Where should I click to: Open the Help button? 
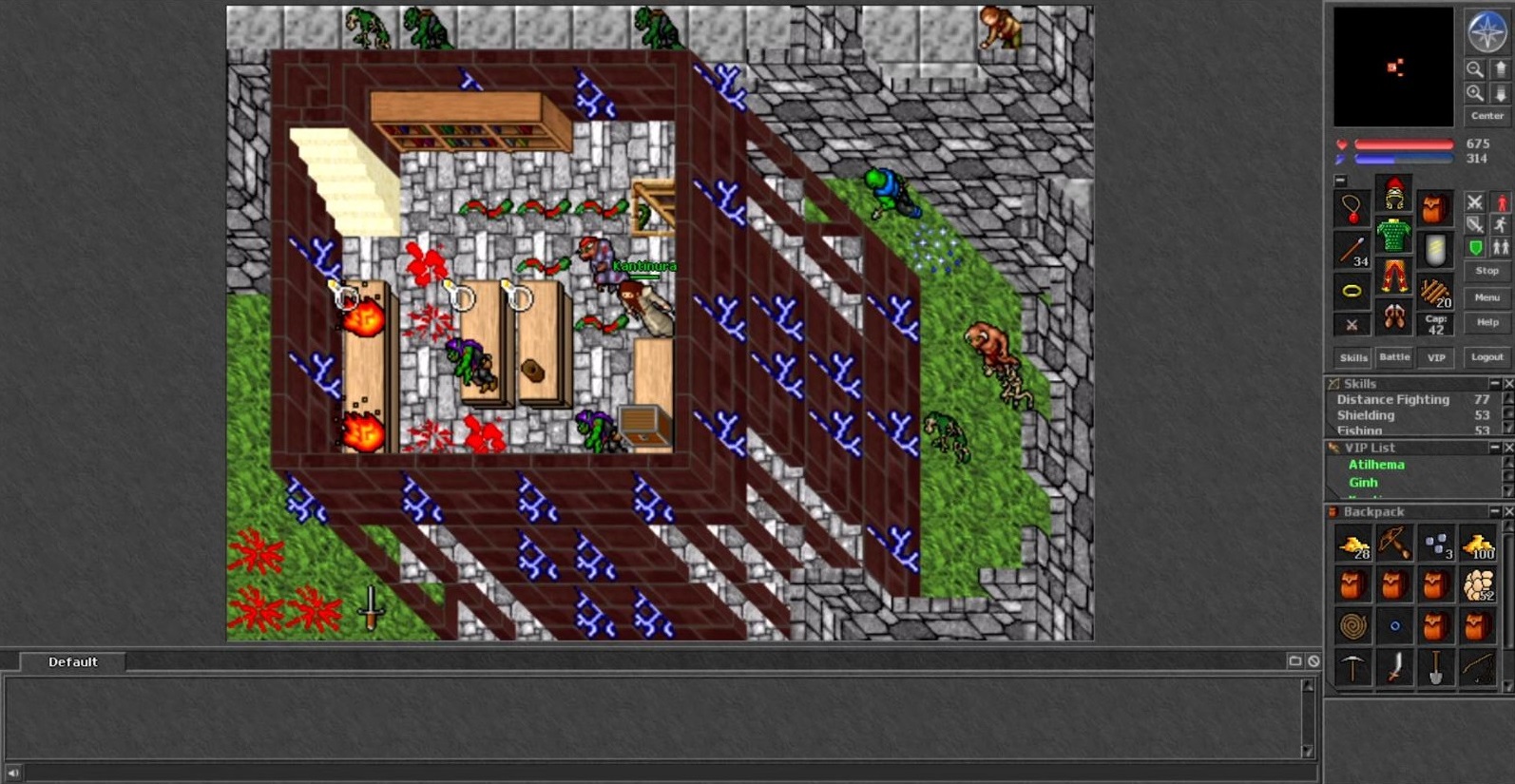pos(1486,322)
